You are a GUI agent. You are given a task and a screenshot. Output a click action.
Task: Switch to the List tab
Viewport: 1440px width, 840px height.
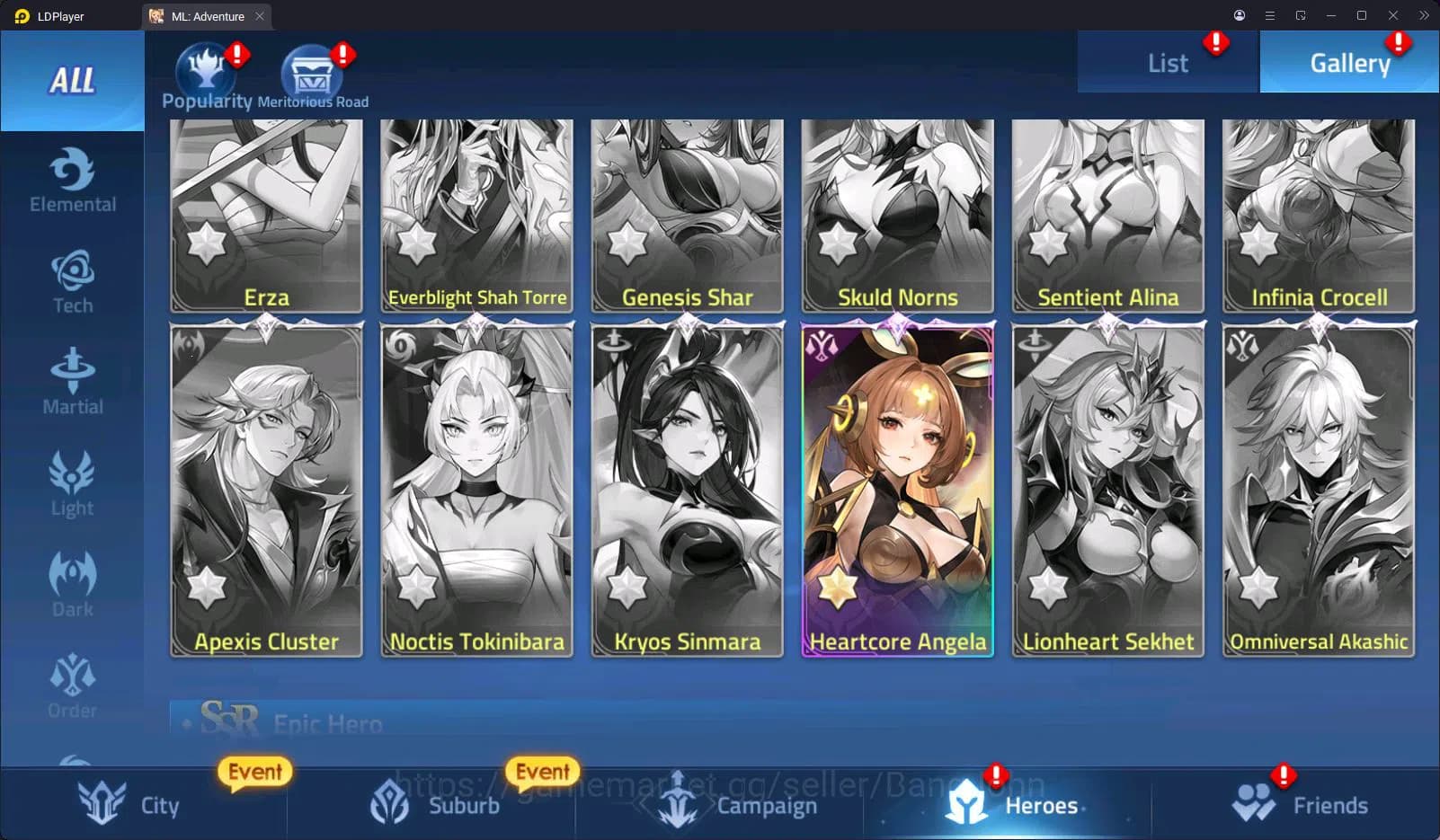tap(1167, 61)
